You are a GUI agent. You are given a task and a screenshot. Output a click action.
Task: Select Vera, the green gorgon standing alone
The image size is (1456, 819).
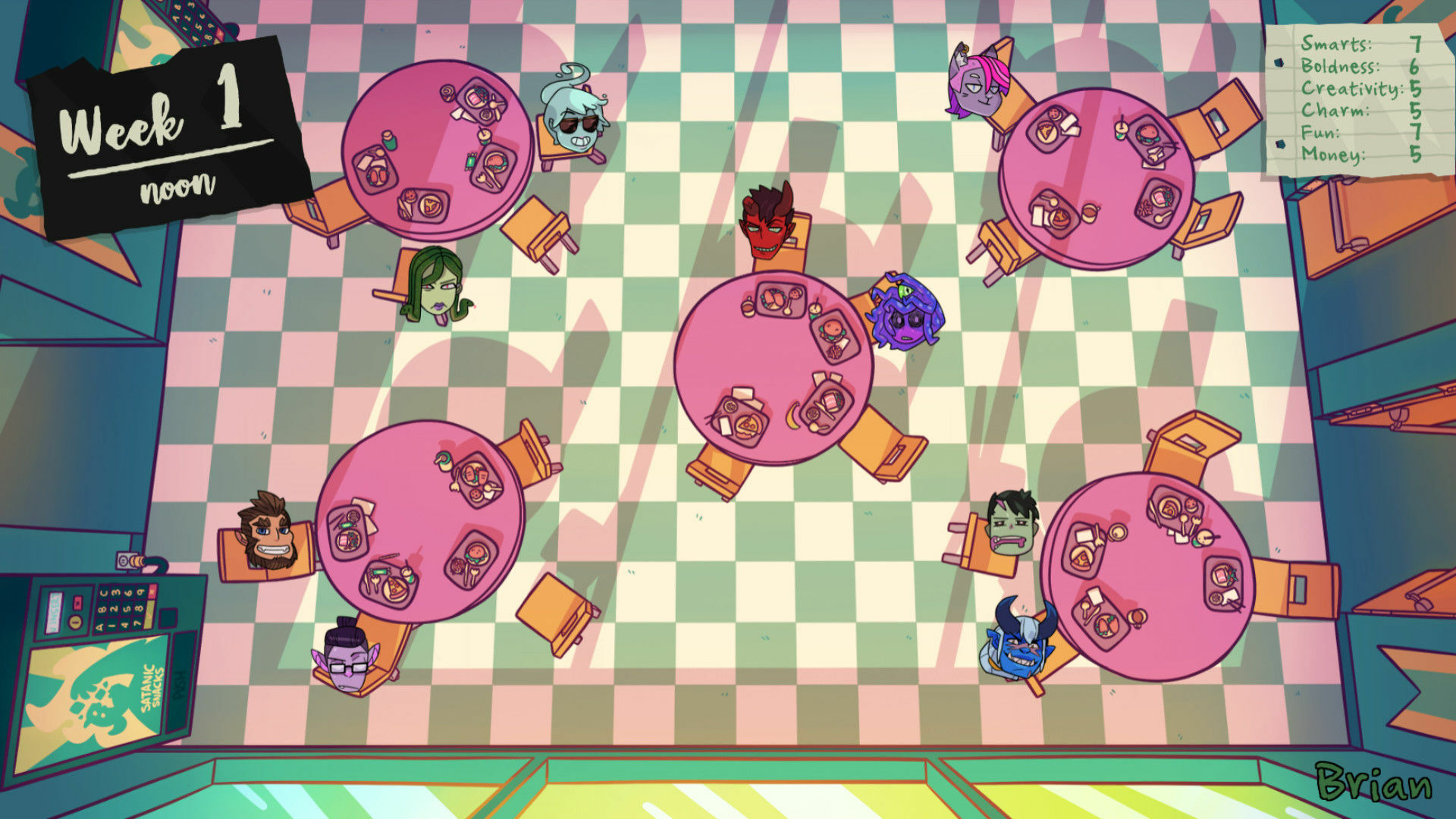tap(438, 292)
